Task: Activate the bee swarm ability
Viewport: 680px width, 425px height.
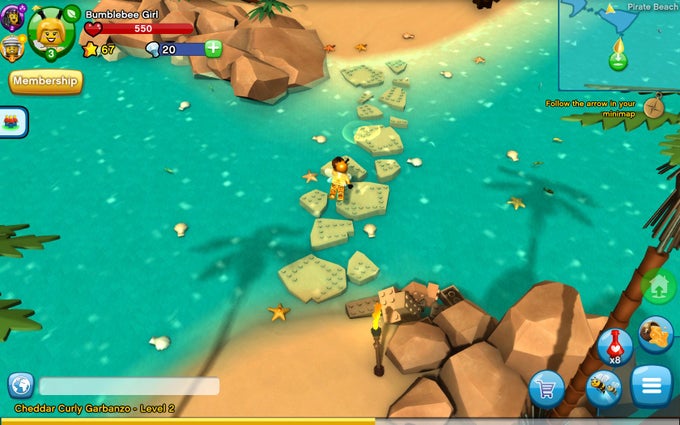Action: pyautogui.click(x=602, y=388)
